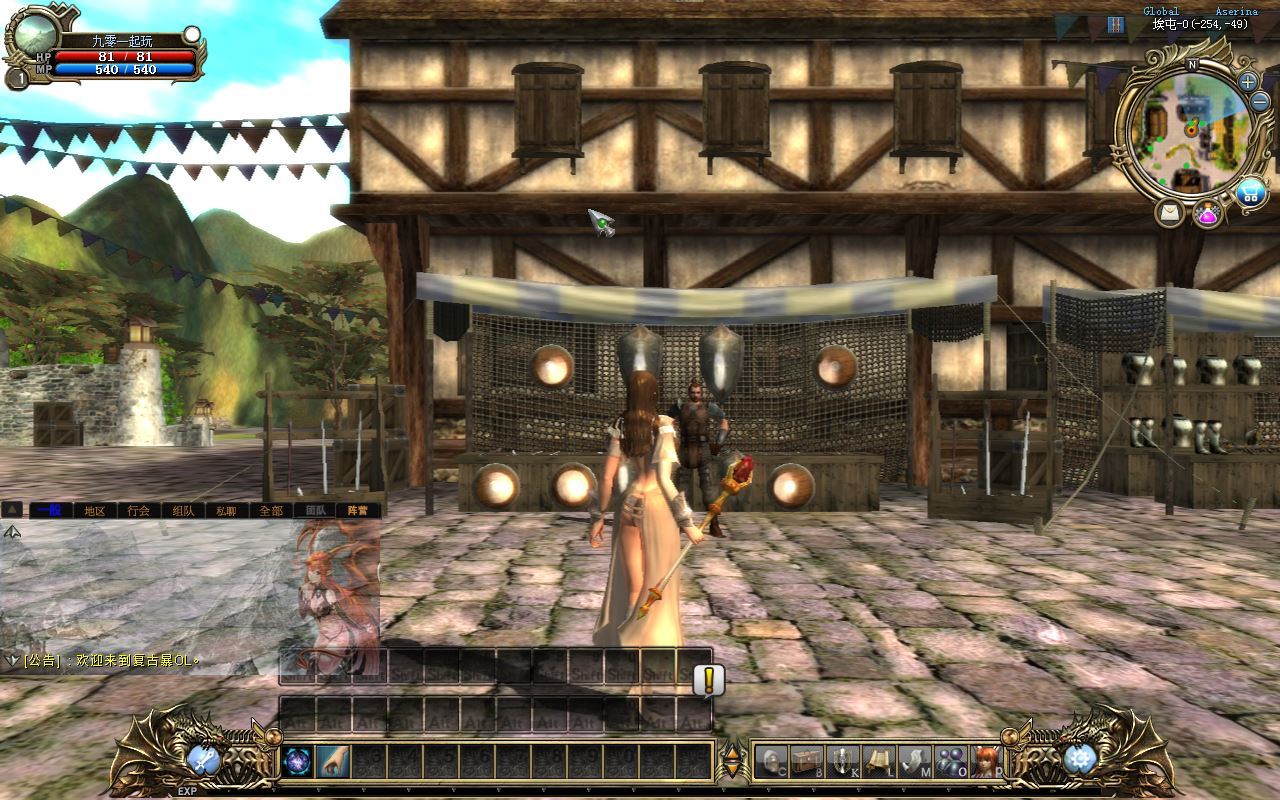The image size is (1280, 800).
Task: Open the shopping cart store icon
Action: [1250, 193]
